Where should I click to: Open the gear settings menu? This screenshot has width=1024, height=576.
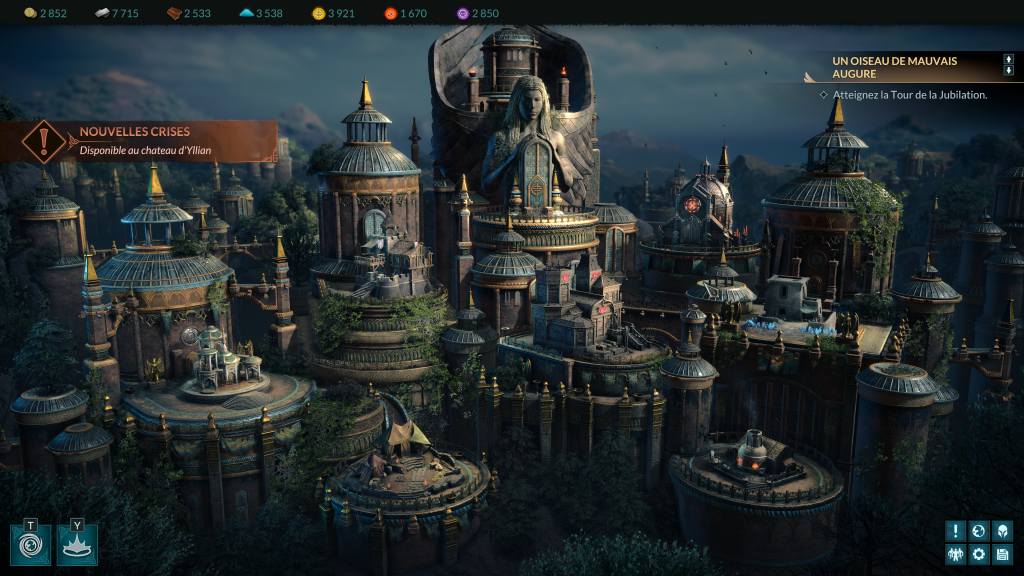coord(979,554)
